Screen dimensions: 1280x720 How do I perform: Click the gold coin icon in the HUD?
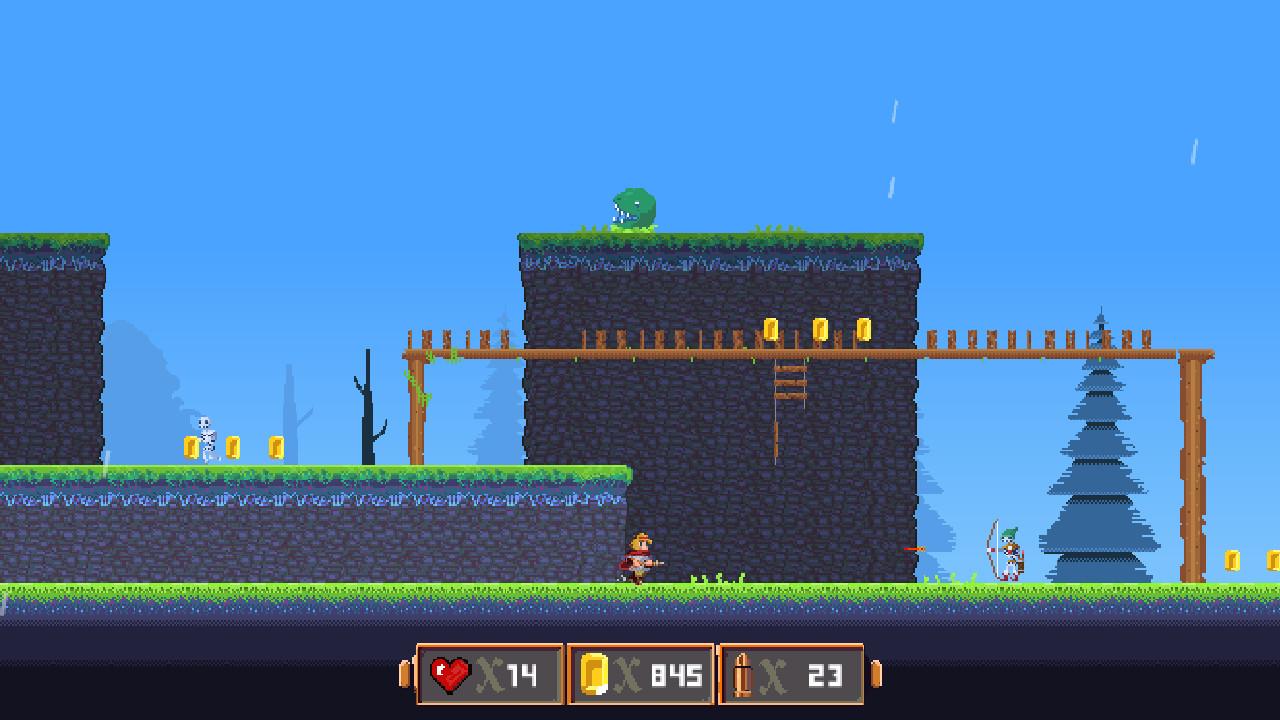[592, 674]
